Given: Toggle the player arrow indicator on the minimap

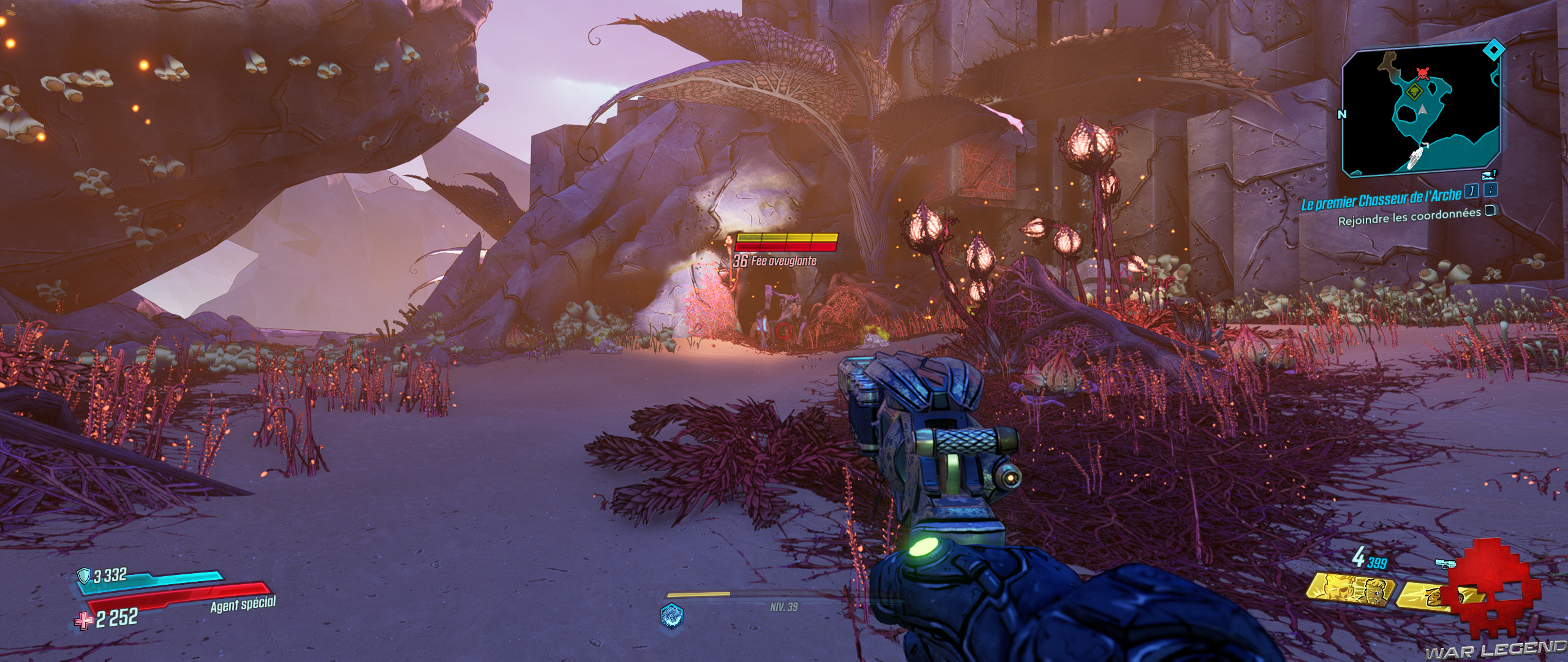Looking at the screenshot, I should pyautogui.click(x=1423, y=110).
